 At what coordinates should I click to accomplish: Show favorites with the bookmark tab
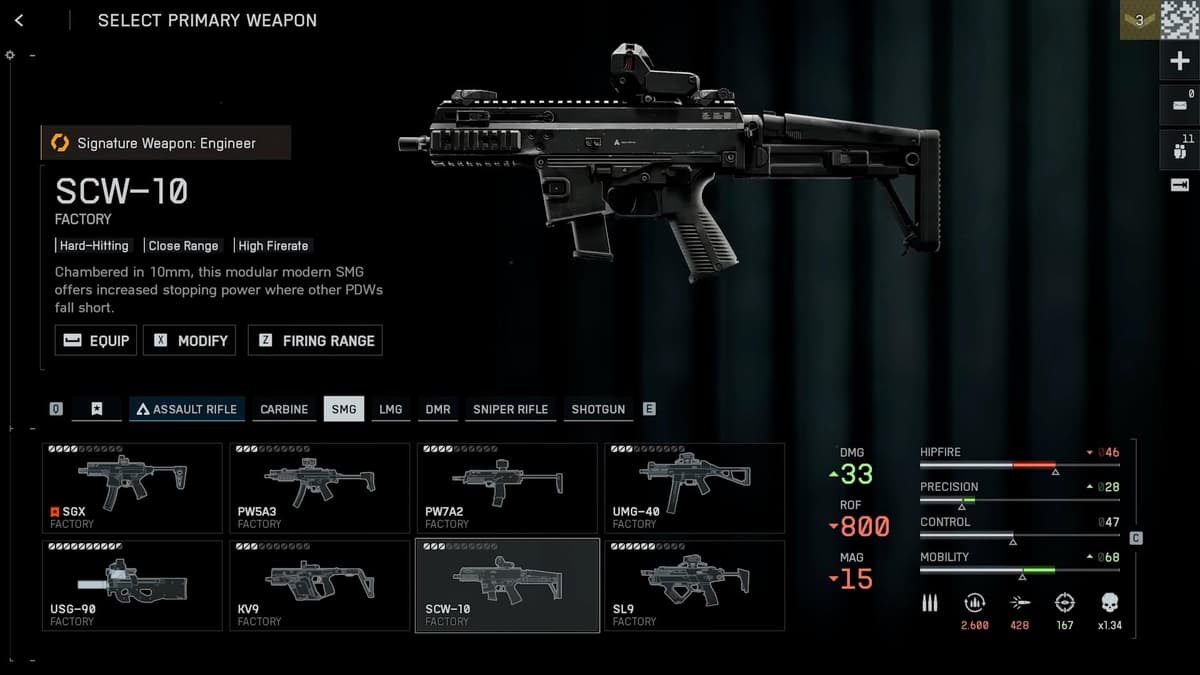pos(97,409)
